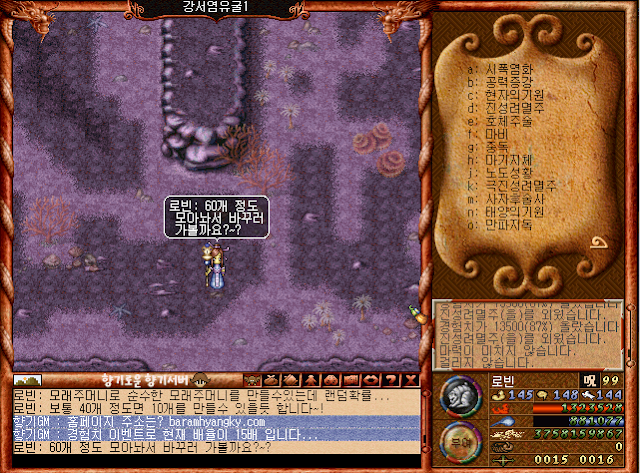Click the 부여 round button
Viewport: 640px width, 473px height.
[461, 438]
